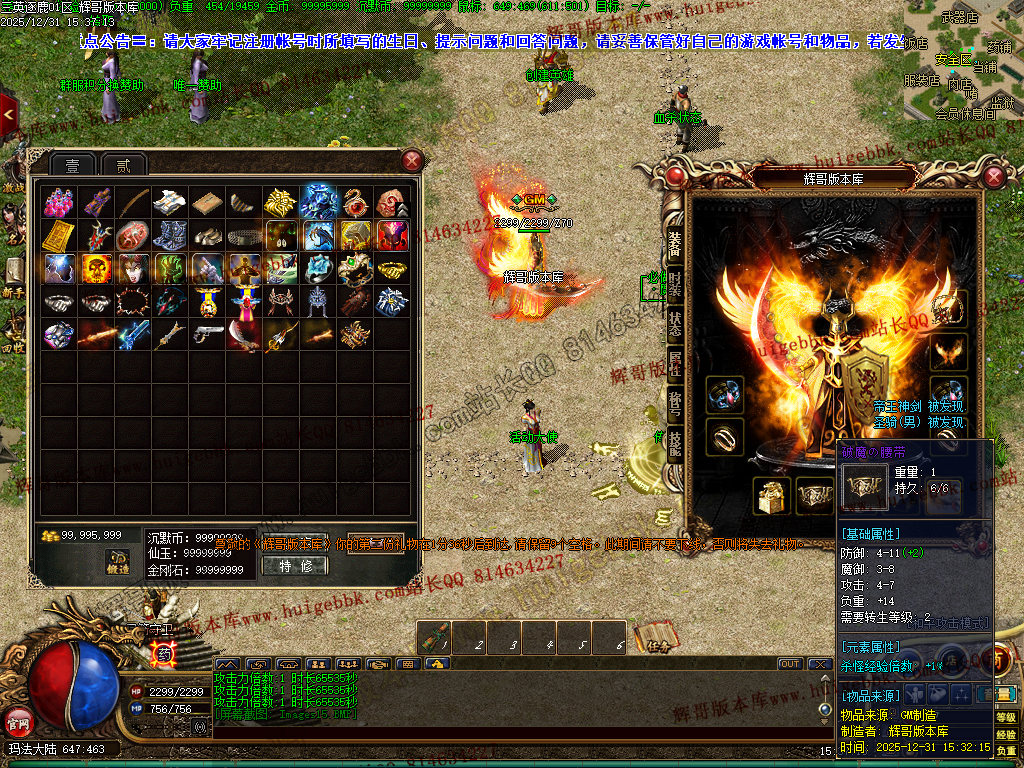Viewport: 1024px width, 768px height.
Task: Pick the silver pistol in the bag
Action: [207, 334]
